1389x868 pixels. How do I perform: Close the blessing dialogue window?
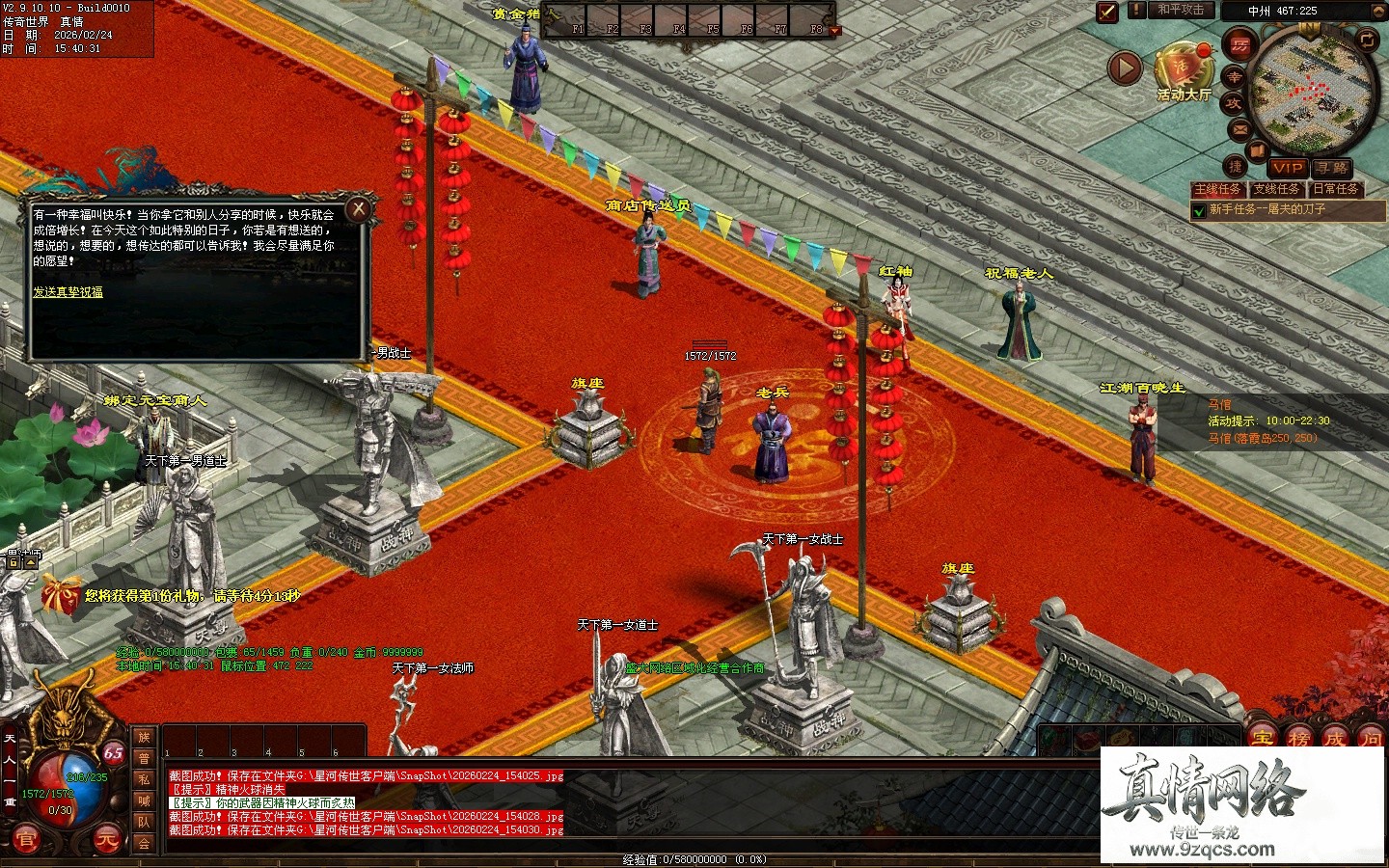[x=359, y=208]
